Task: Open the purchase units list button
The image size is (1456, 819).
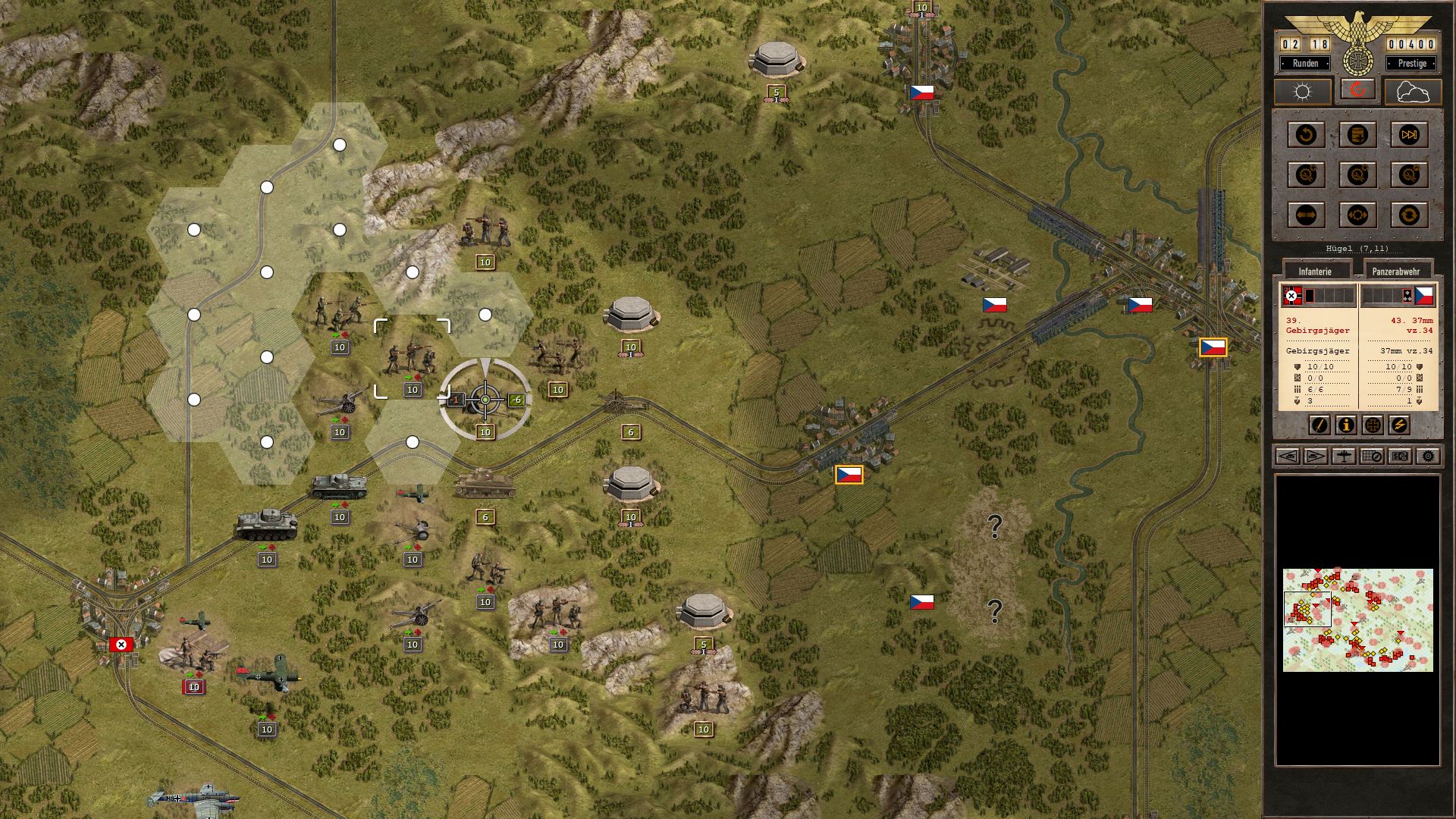Action: click(x=1357, y=135)
